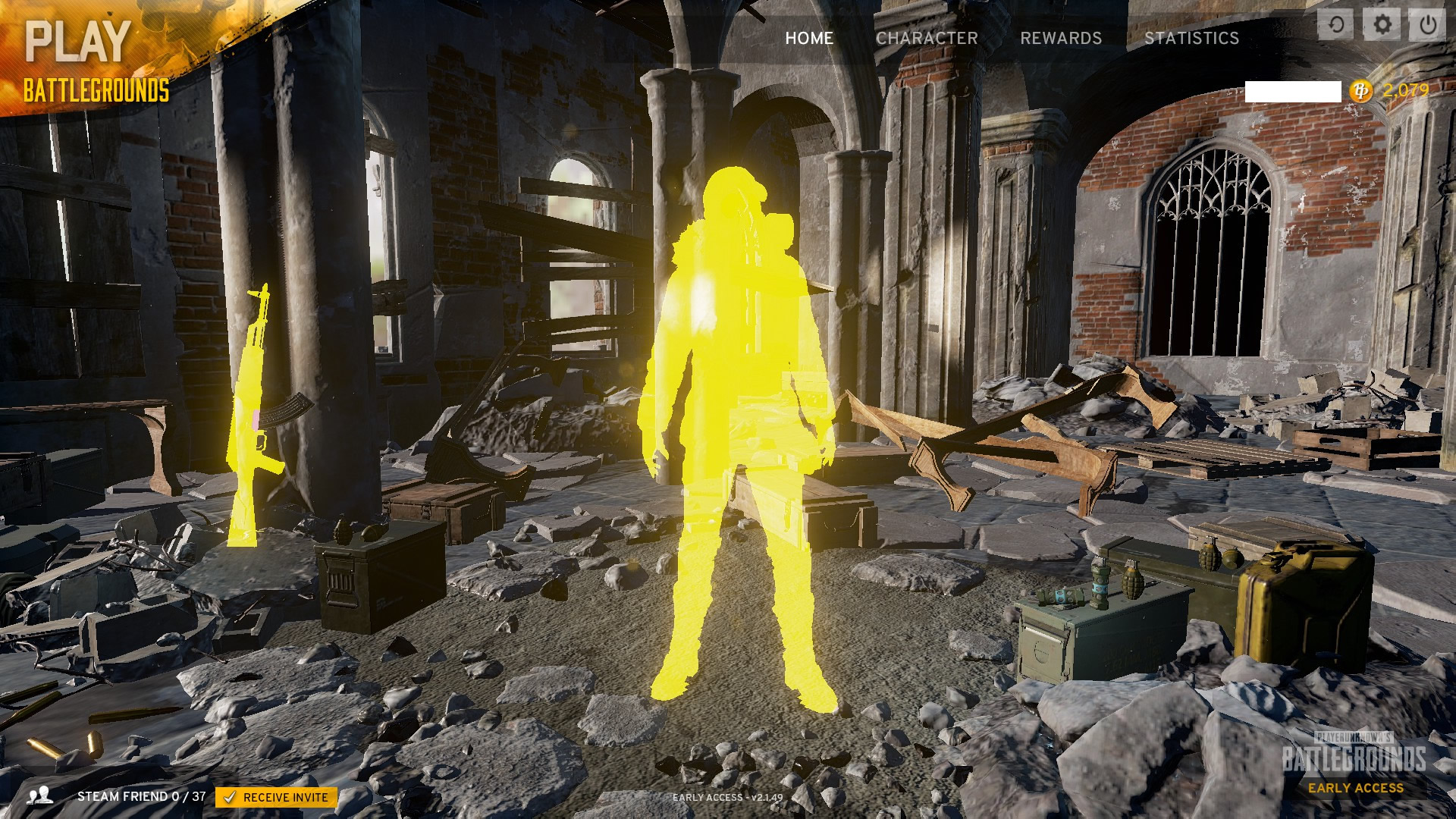Go to the REWARDS tab
This screenshot has height=819, width=1456.
1060,38
